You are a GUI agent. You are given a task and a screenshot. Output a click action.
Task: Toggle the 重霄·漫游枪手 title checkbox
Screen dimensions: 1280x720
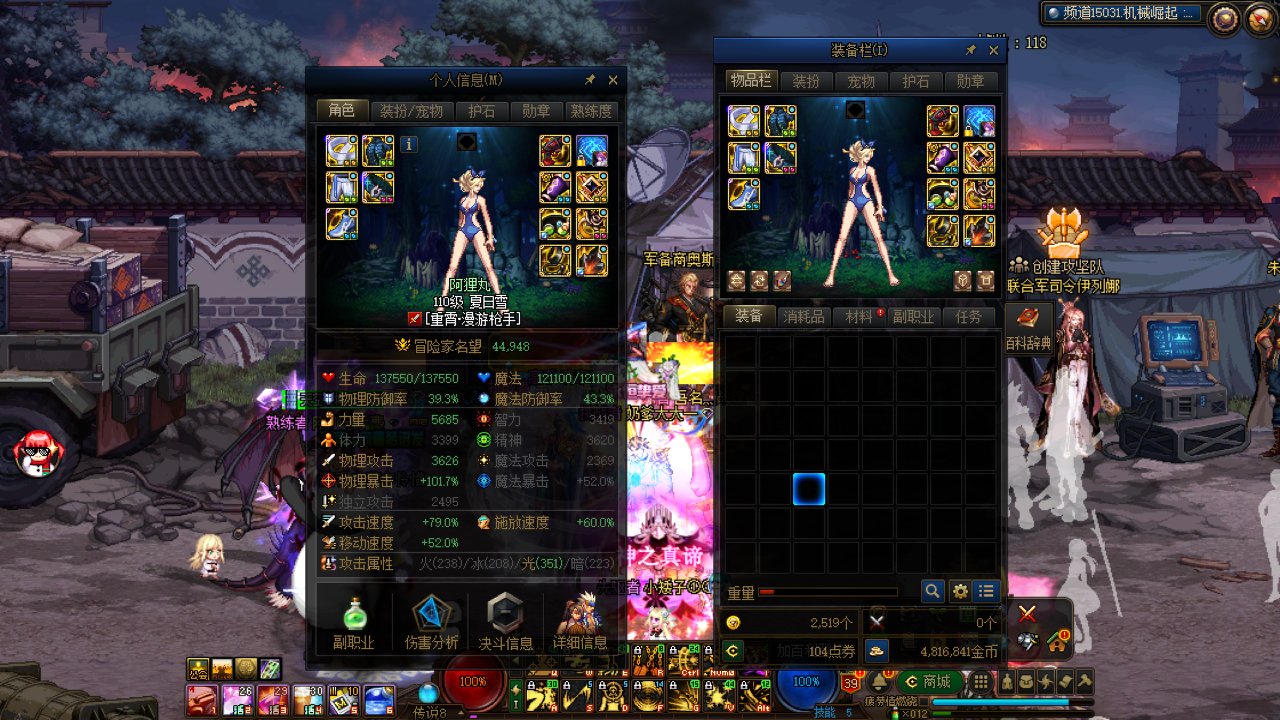click(415, 319)
